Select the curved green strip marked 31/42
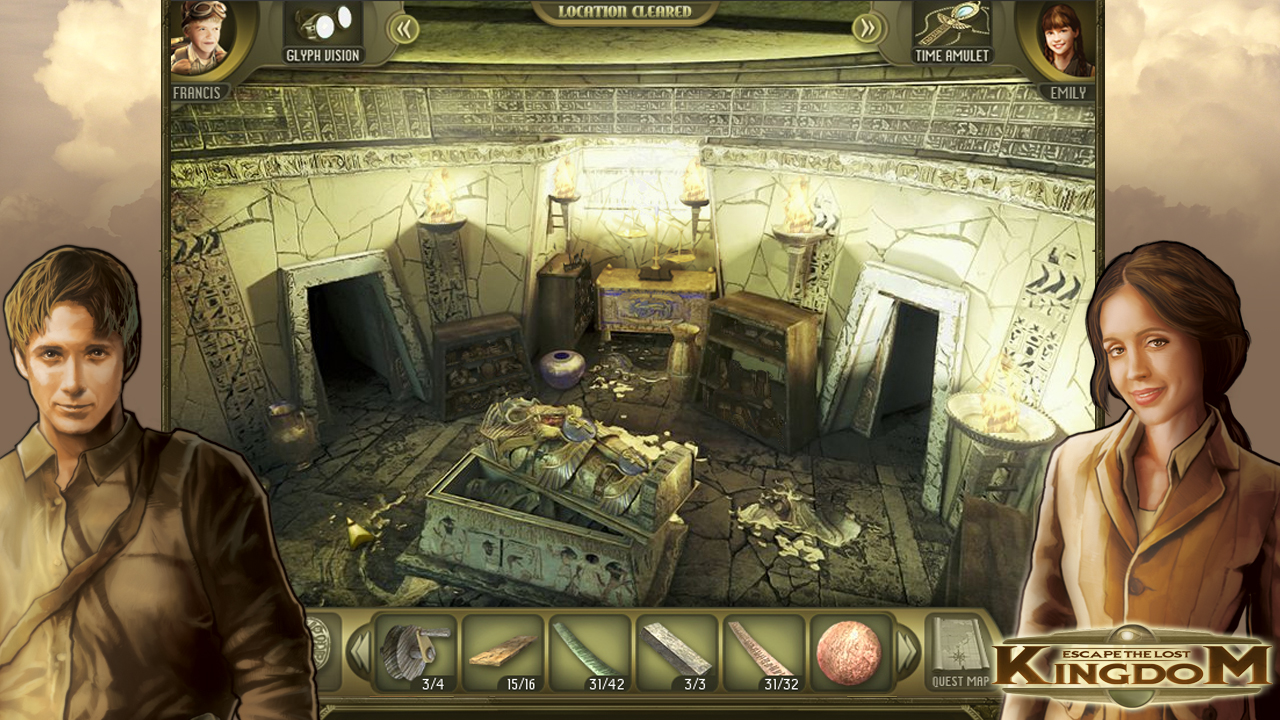The width and height of the screenshot is (1280, 720). point(589,652)
